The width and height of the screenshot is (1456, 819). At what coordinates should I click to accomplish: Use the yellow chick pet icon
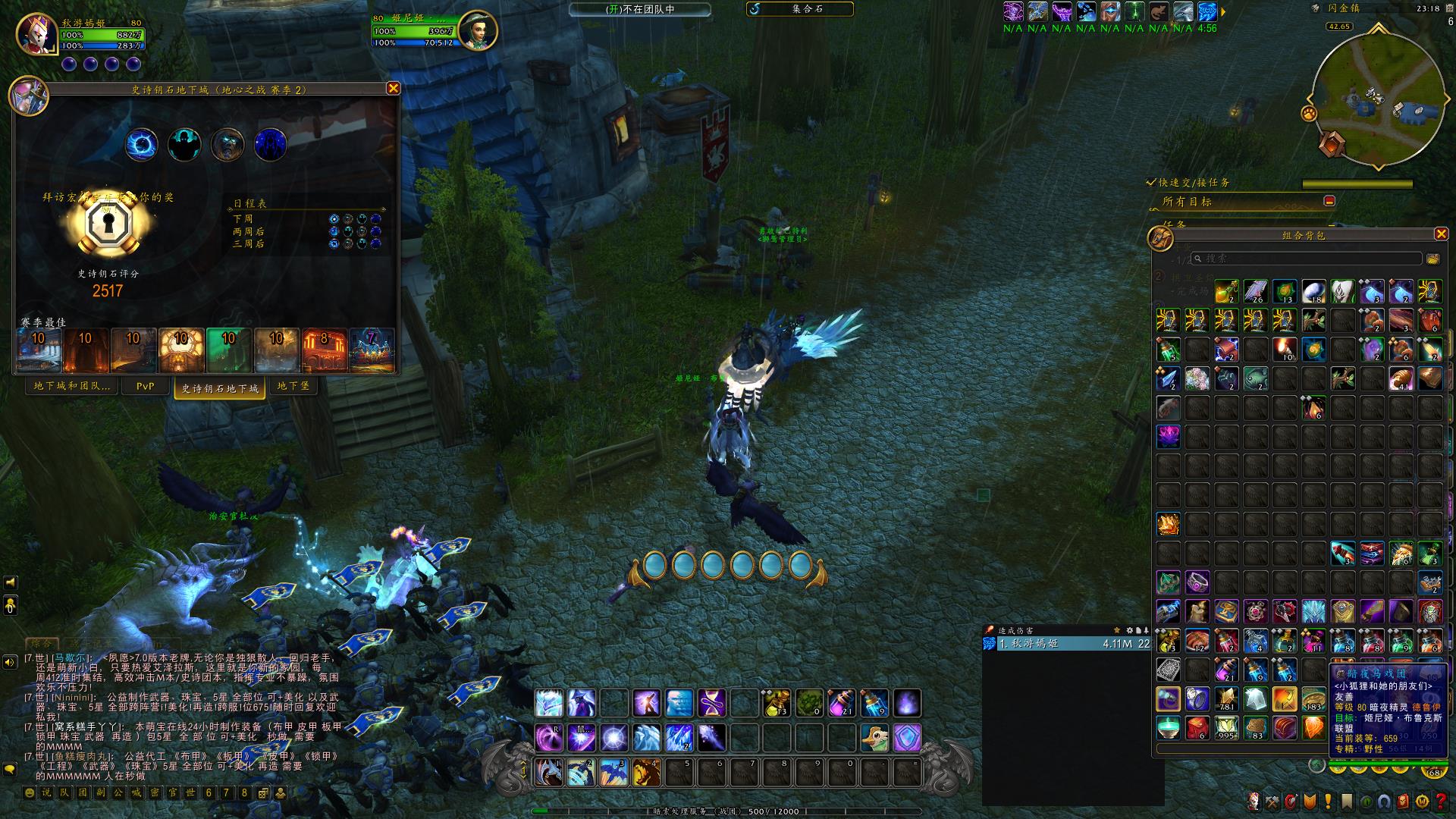click(874, 736)
